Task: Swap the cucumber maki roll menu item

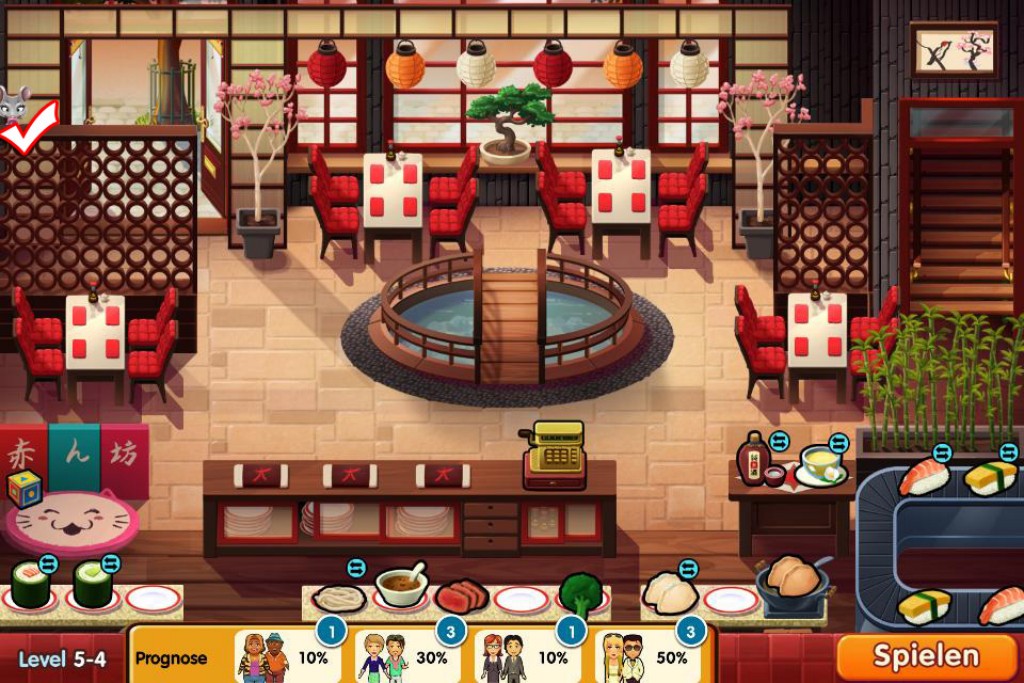Action: 110,564
